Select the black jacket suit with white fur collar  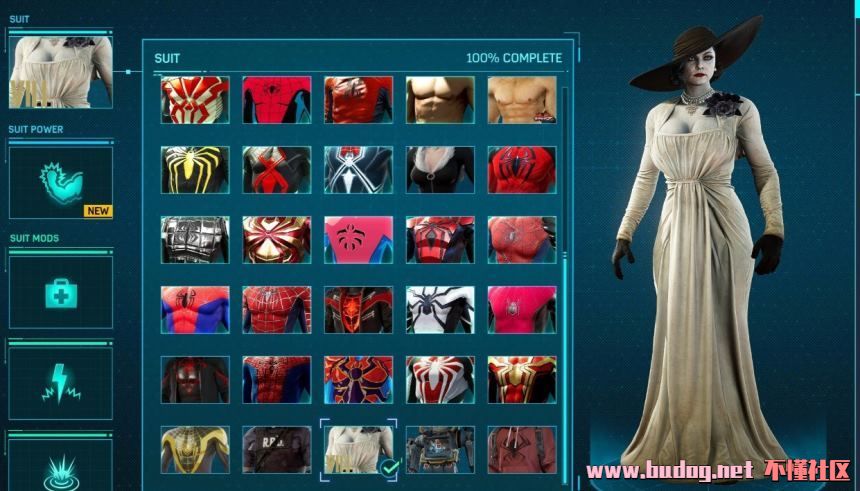pos(440,170)
